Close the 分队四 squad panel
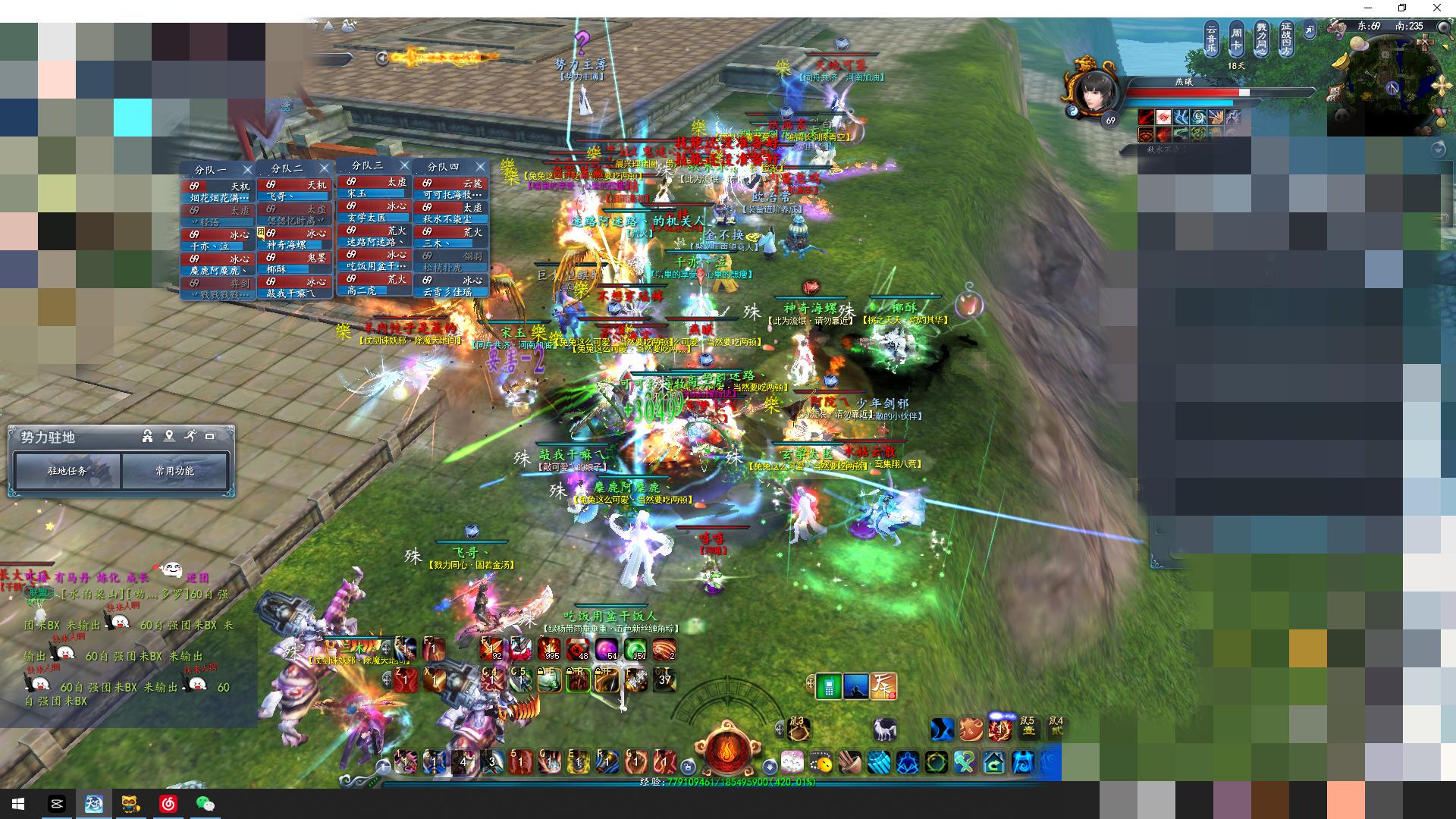 480,166
